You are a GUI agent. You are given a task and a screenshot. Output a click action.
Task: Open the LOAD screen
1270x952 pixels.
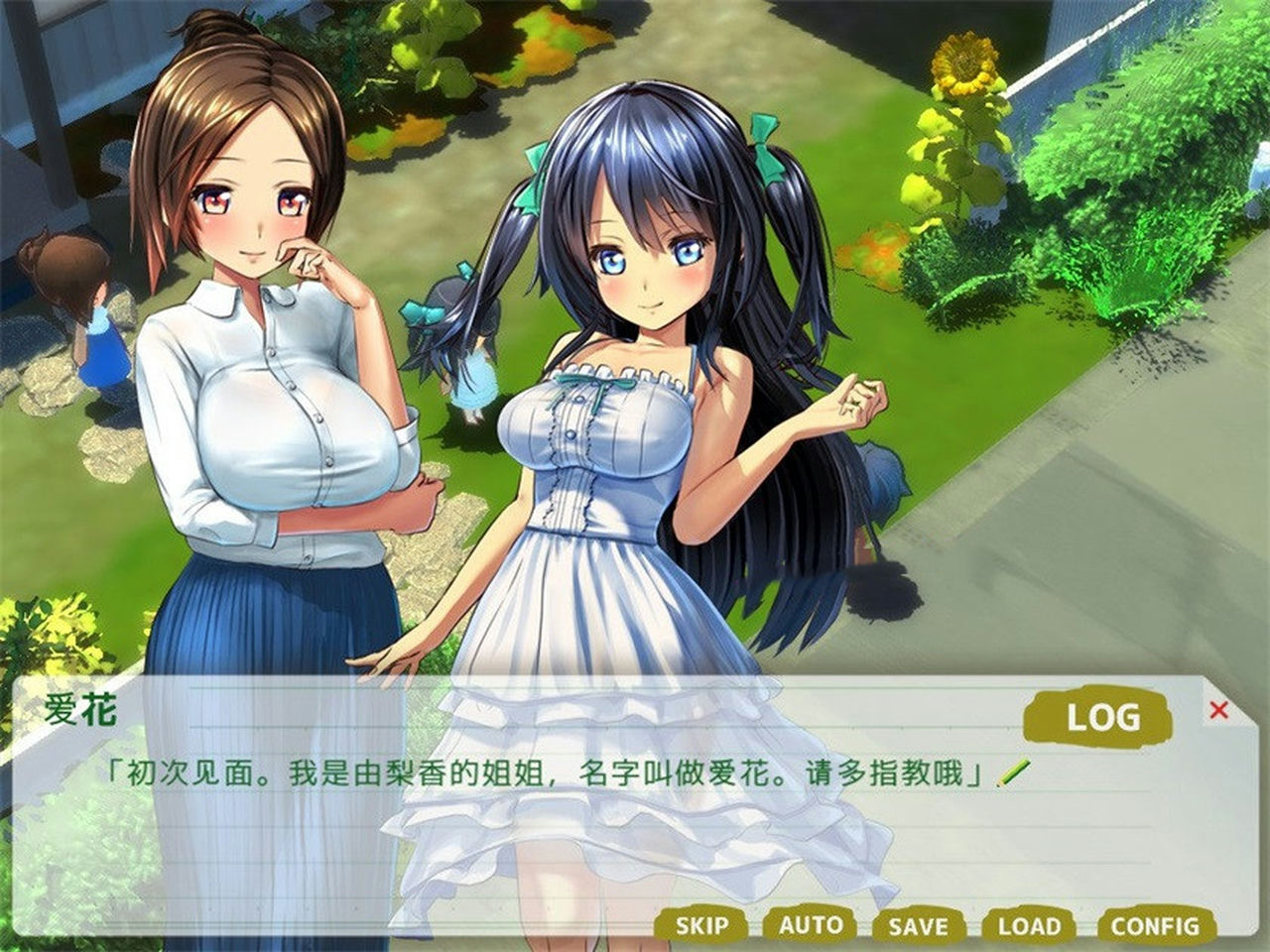[1032, 928]
